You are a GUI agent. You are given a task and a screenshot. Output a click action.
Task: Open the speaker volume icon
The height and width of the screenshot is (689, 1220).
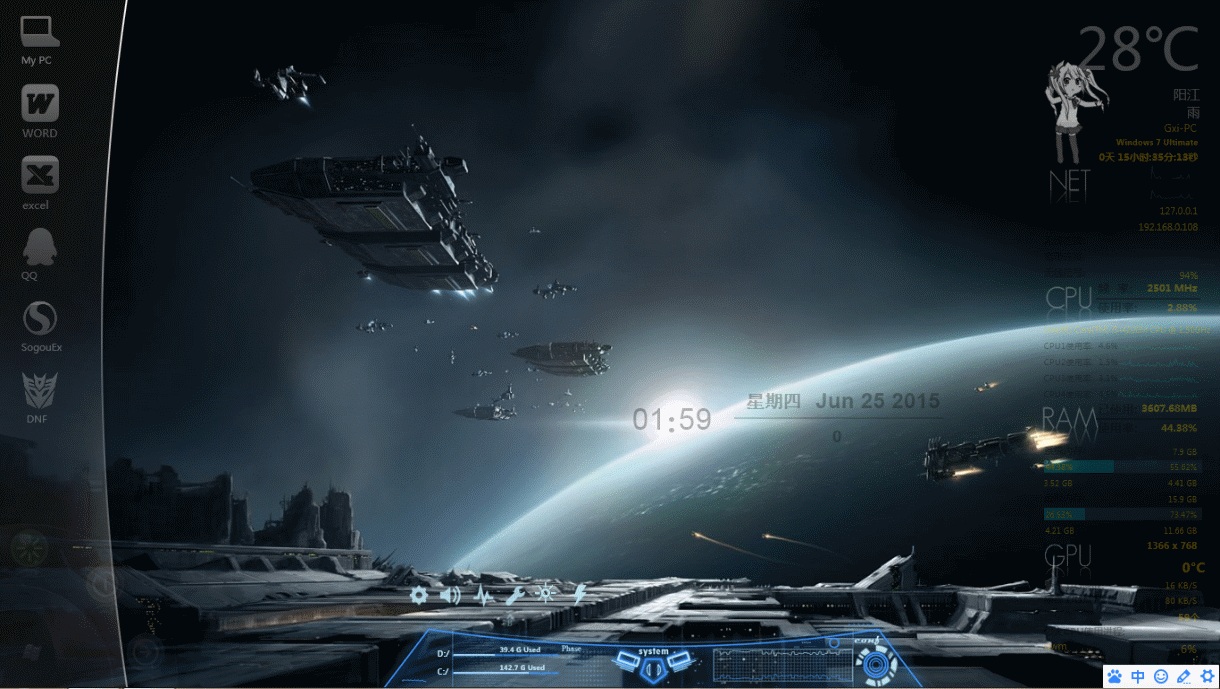pyautogui.click(x=450, y=596)
